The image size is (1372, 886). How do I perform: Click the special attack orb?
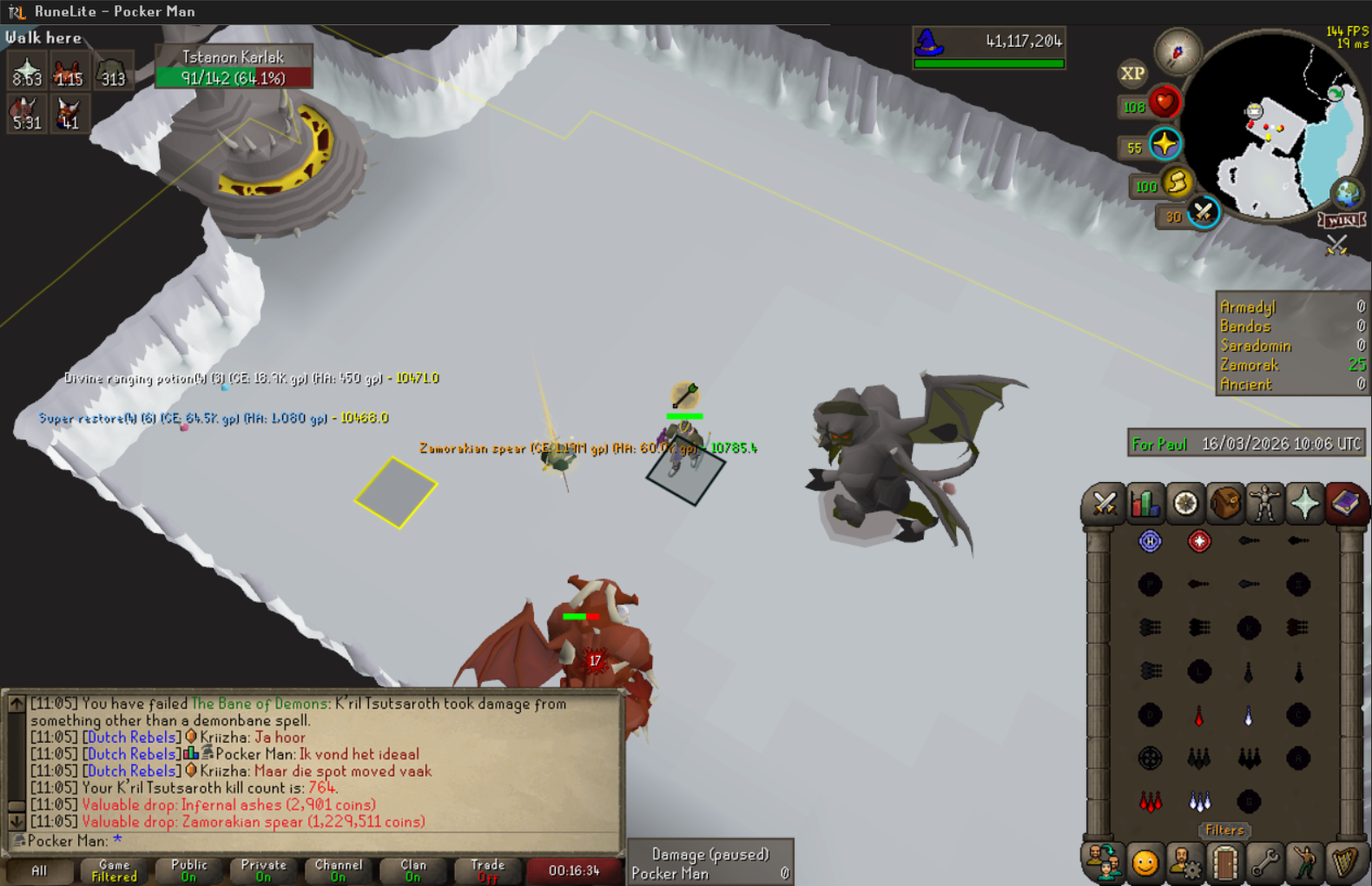pos(1203,212)
